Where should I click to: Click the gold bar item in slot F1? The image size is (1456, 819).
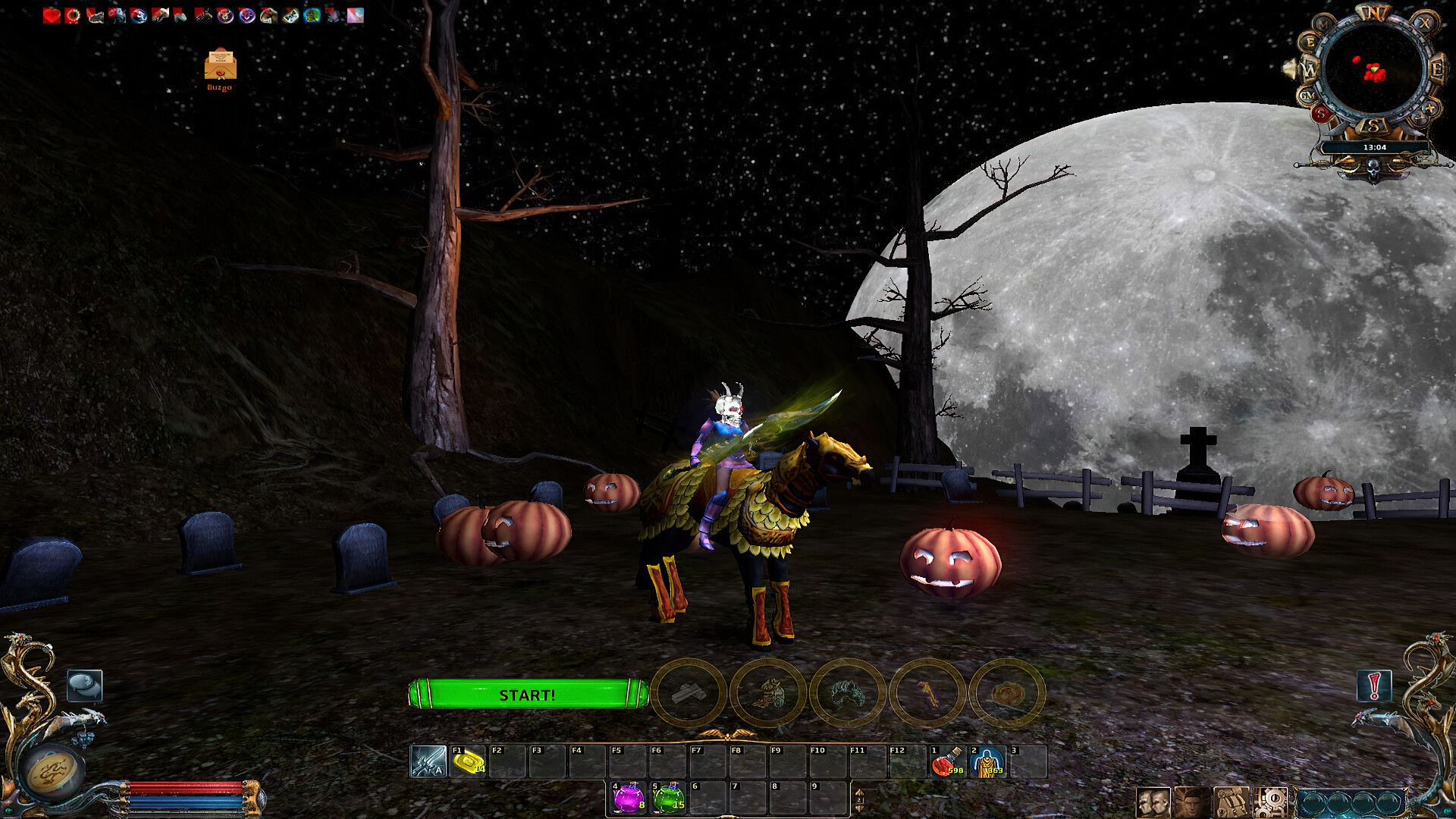468,761
